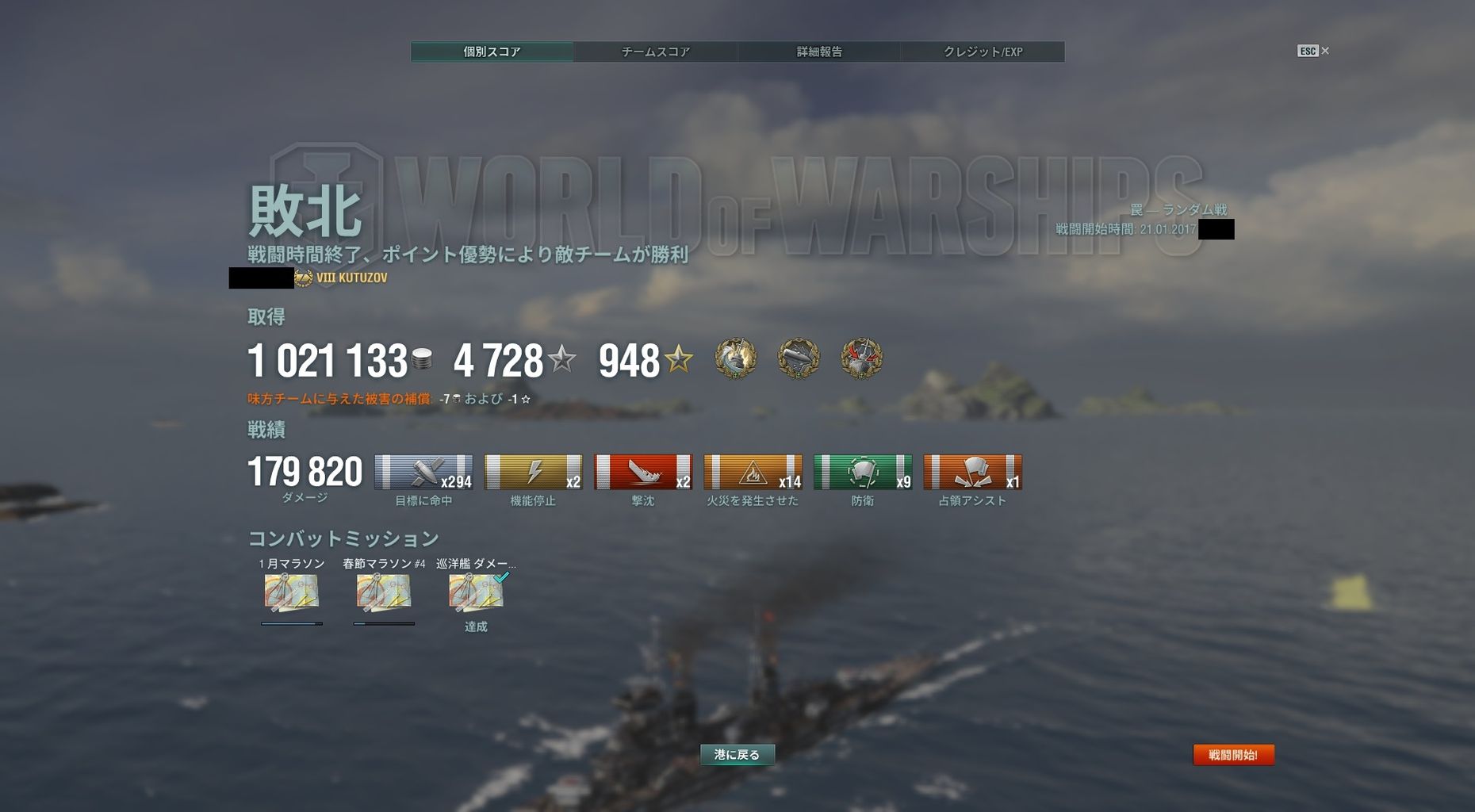Screen dimensions: 1475x812
Task: Switch to the クレジット/EXP tab
Action: [x=983, y=52]
